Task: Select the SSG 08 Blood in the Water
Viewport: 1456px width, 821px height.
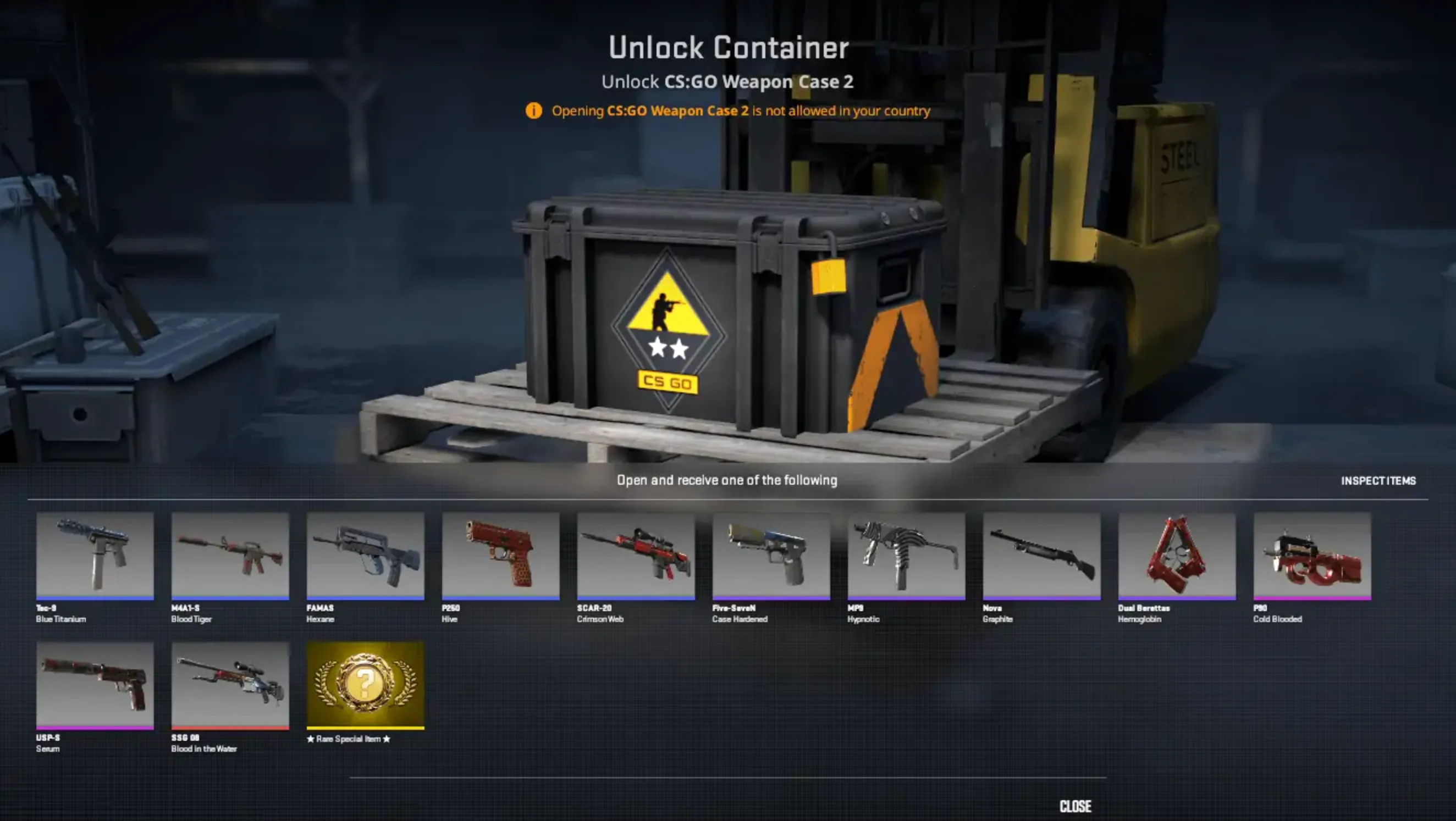Action: pos(230,686)
